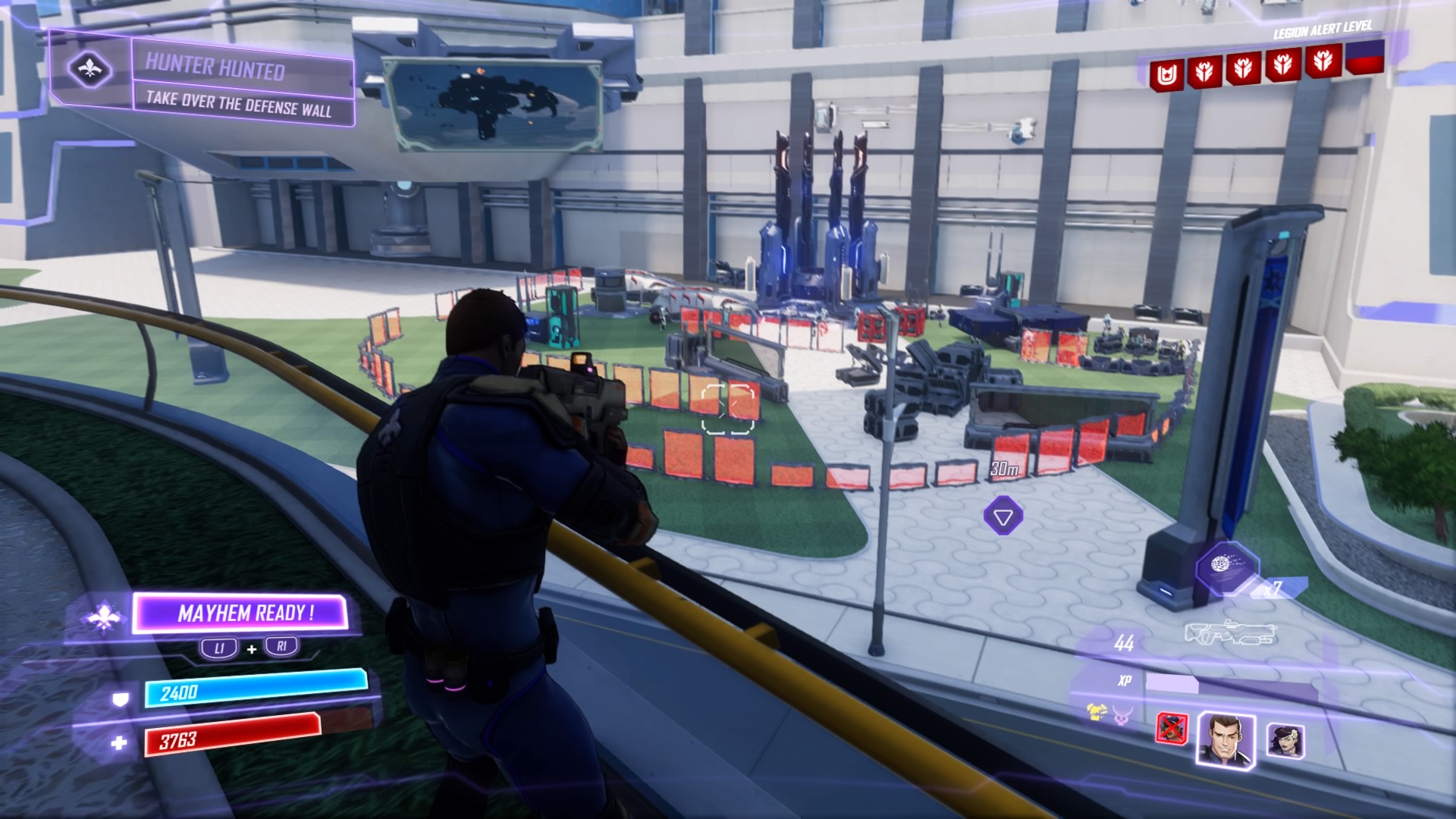1456x819 pixels.
Task: Click the pink skull status icon
Action: pyautogui.click(x=1122, y=714)
